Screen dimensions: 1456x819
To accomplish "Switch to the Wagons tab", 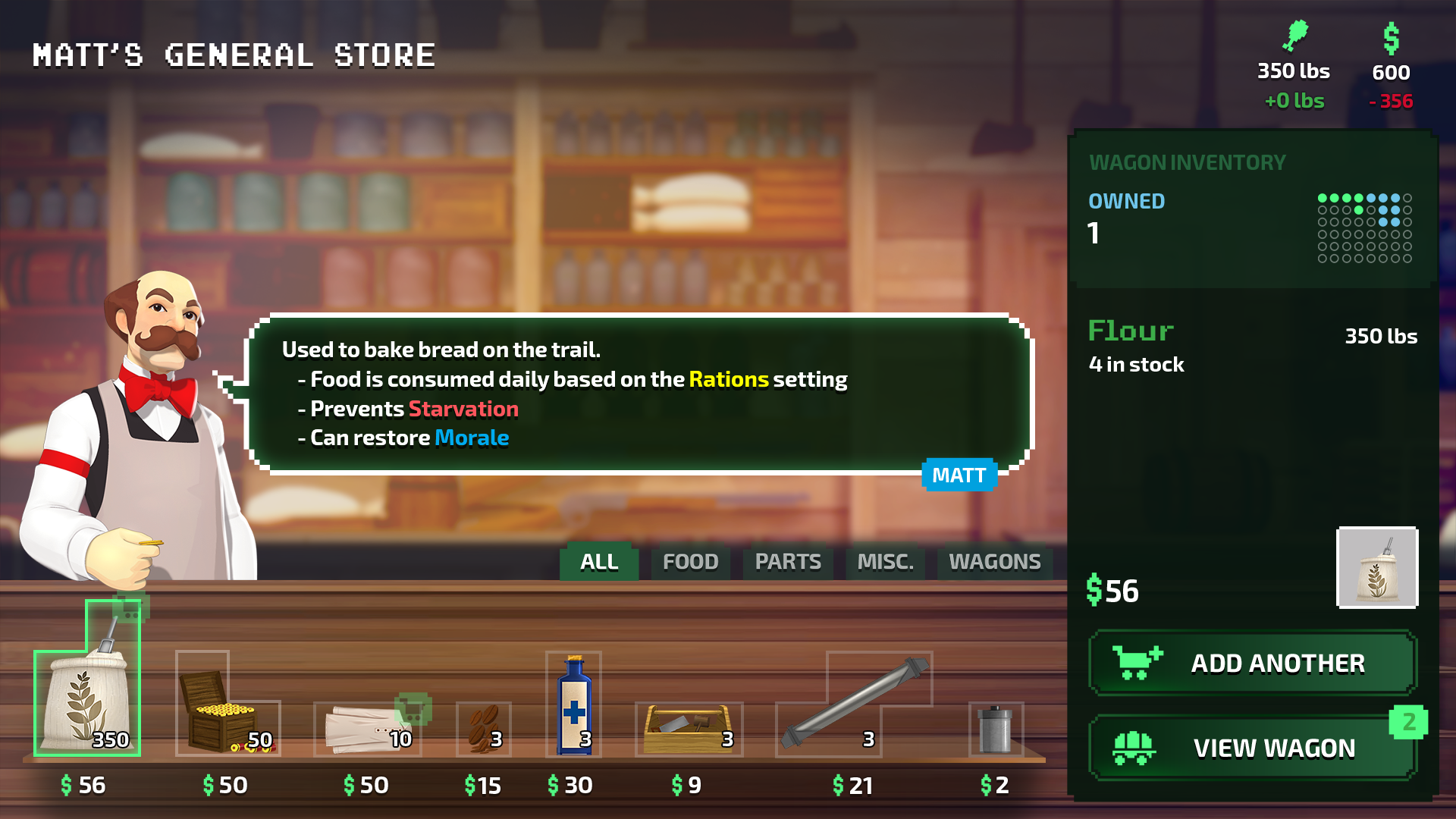I will tap(994, 562).
